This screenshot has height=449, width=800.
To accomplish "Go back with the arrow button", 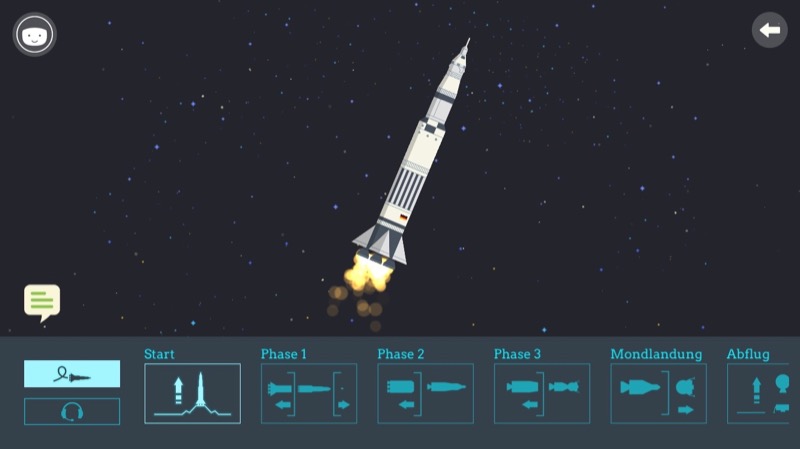I will pyautogui.click(x=769, y=30).
